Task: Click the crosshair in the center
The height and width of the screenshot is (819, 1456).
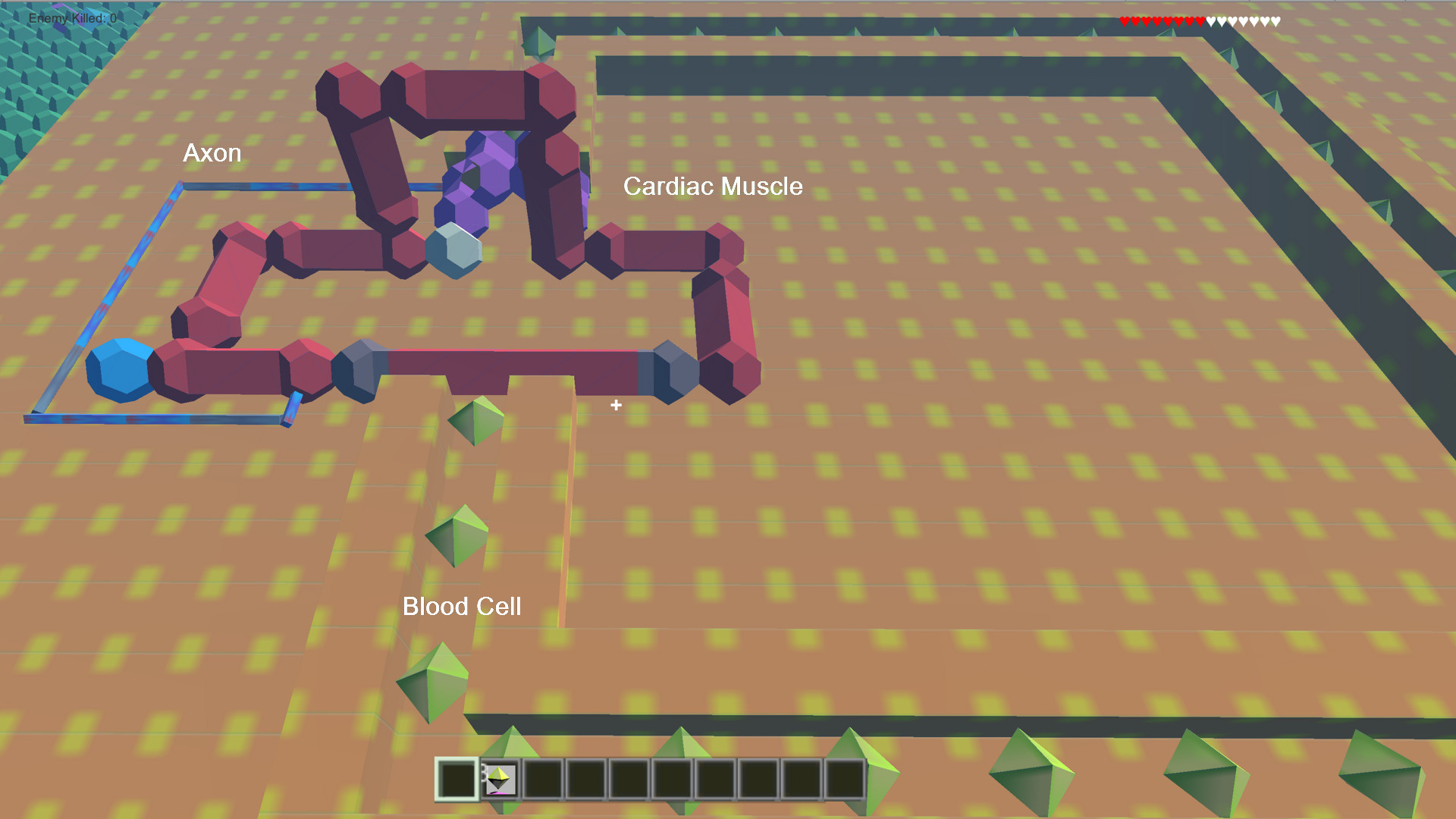Action: pos(616,406)
